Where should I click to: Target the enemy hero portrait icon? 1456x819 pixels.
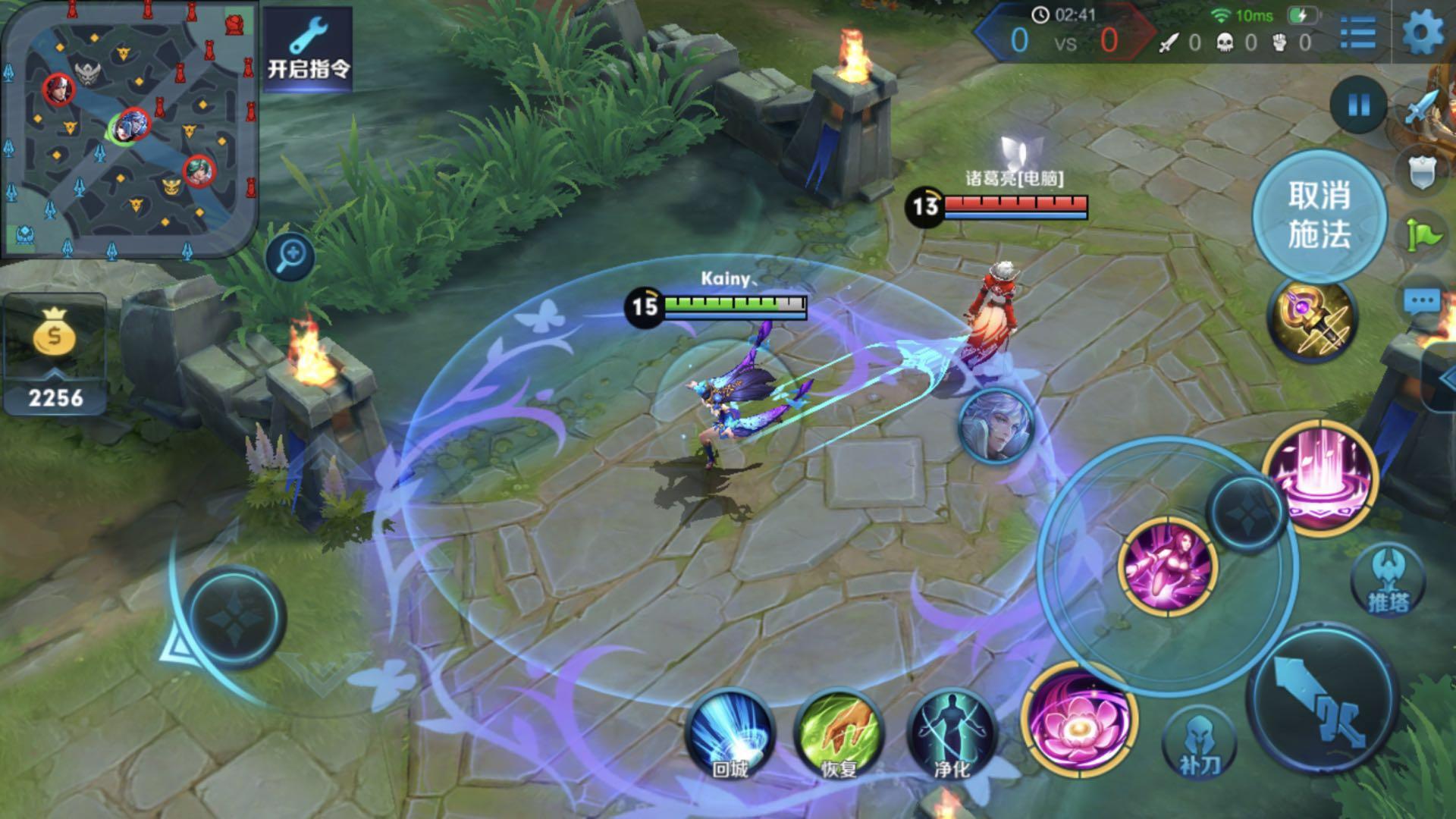pyautogui.click(x=996, y=425)
